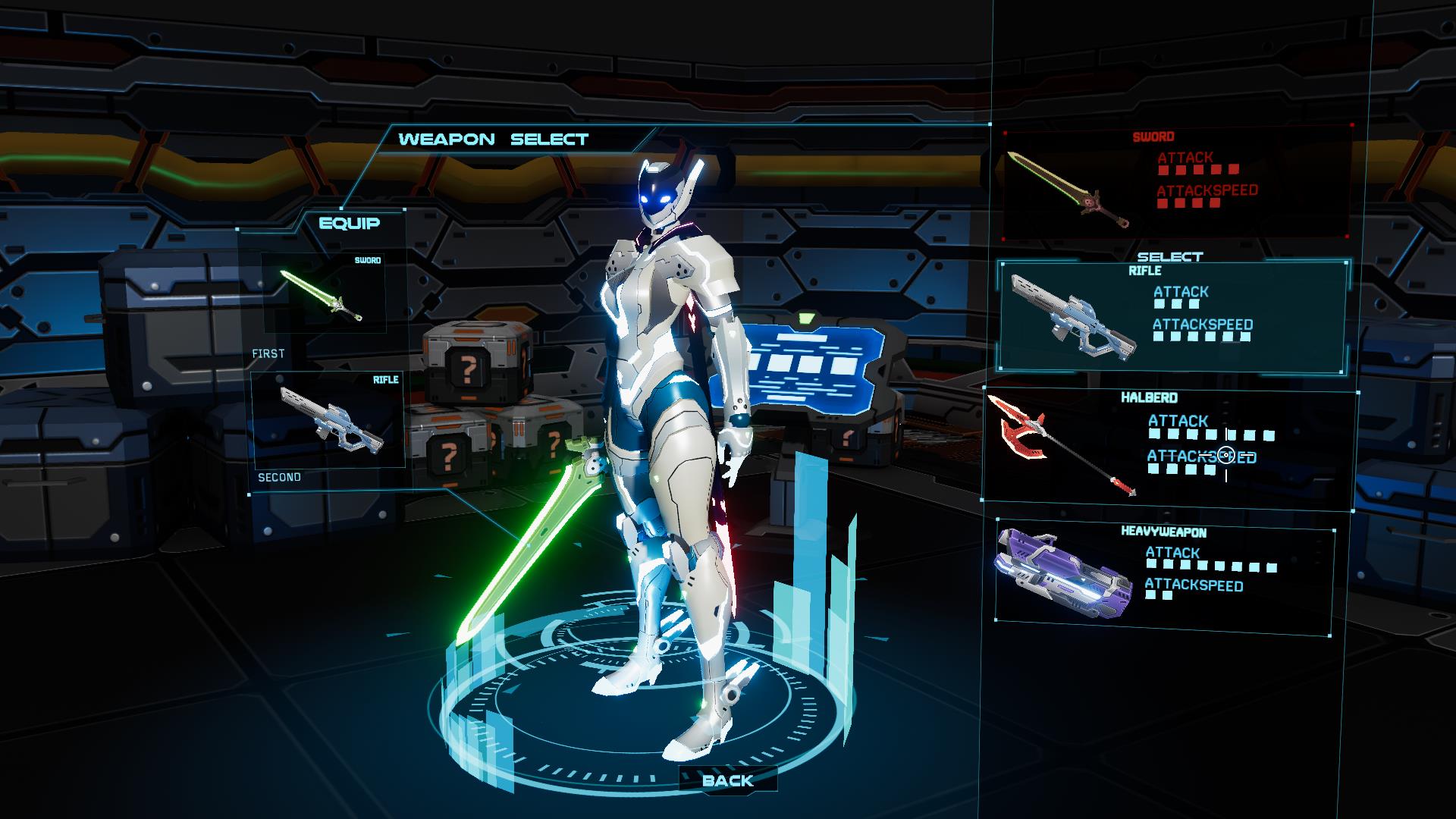Choose the Rifle weapon card
The height and width of the screenshot is (819, 1456).
pyautogui.click(x=1172, y=315)
